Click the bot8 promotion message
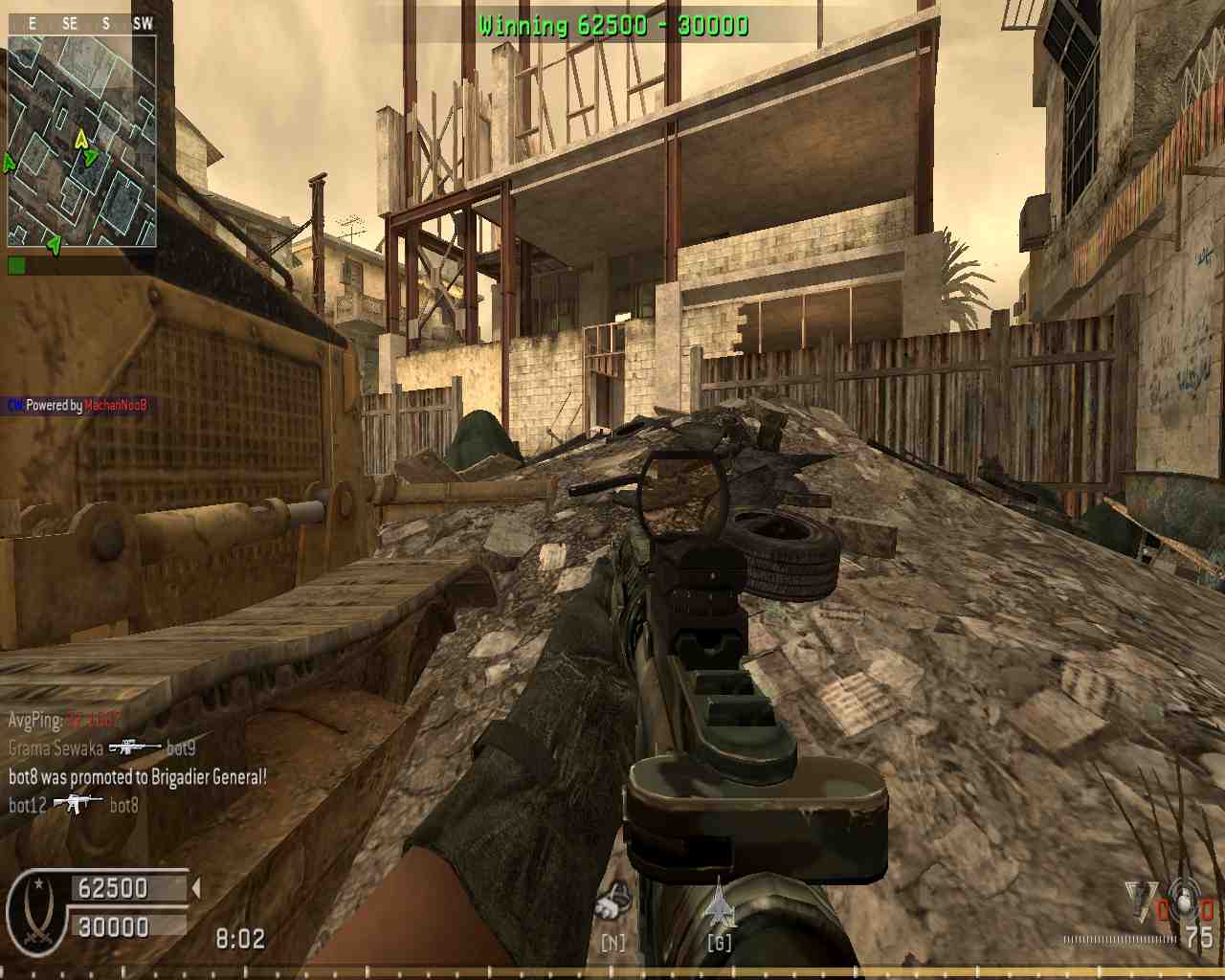1225x980 pixels. click(138, 777)
